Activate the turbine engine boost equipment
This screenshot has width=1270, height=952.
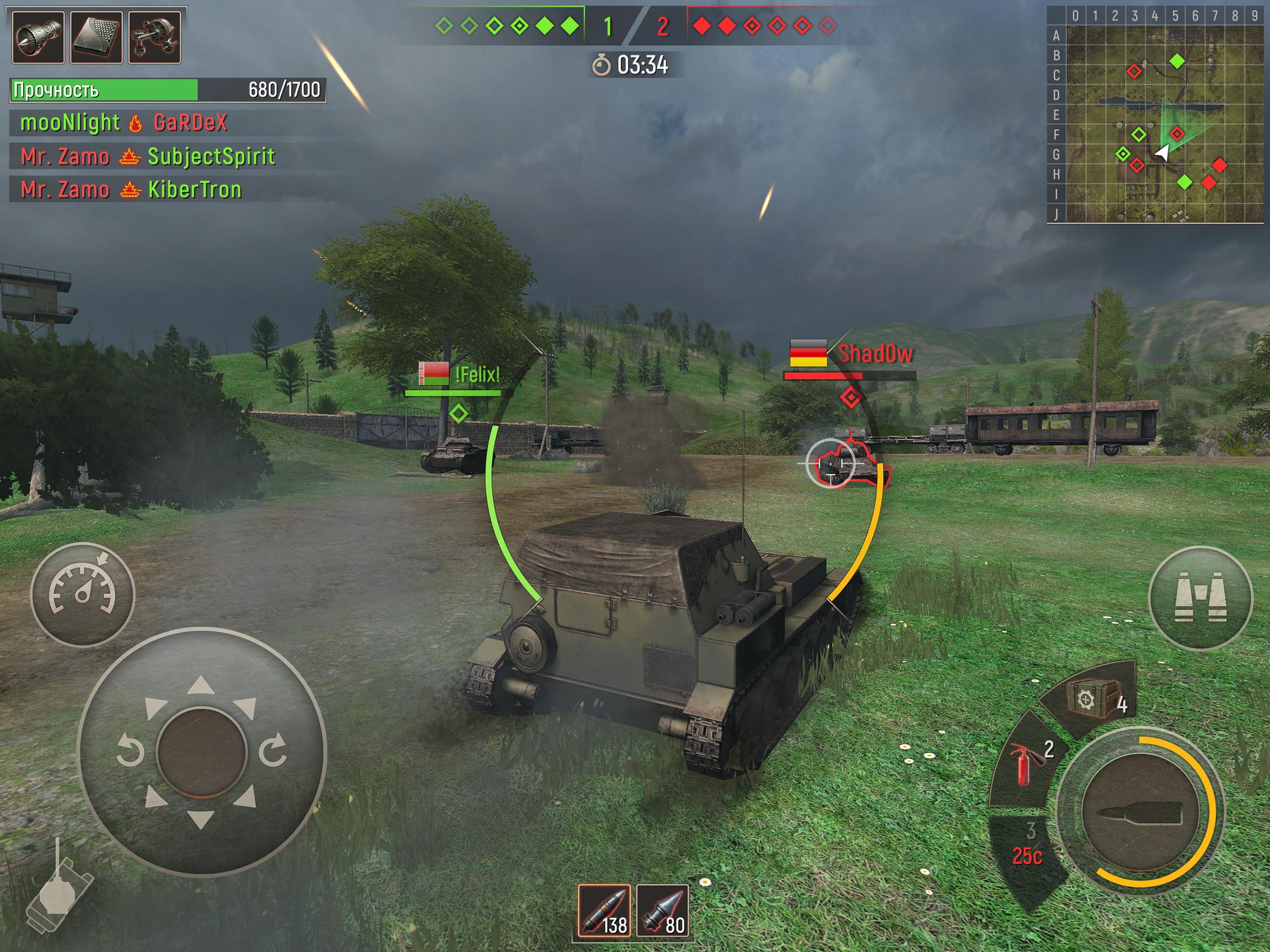point(37,36)
